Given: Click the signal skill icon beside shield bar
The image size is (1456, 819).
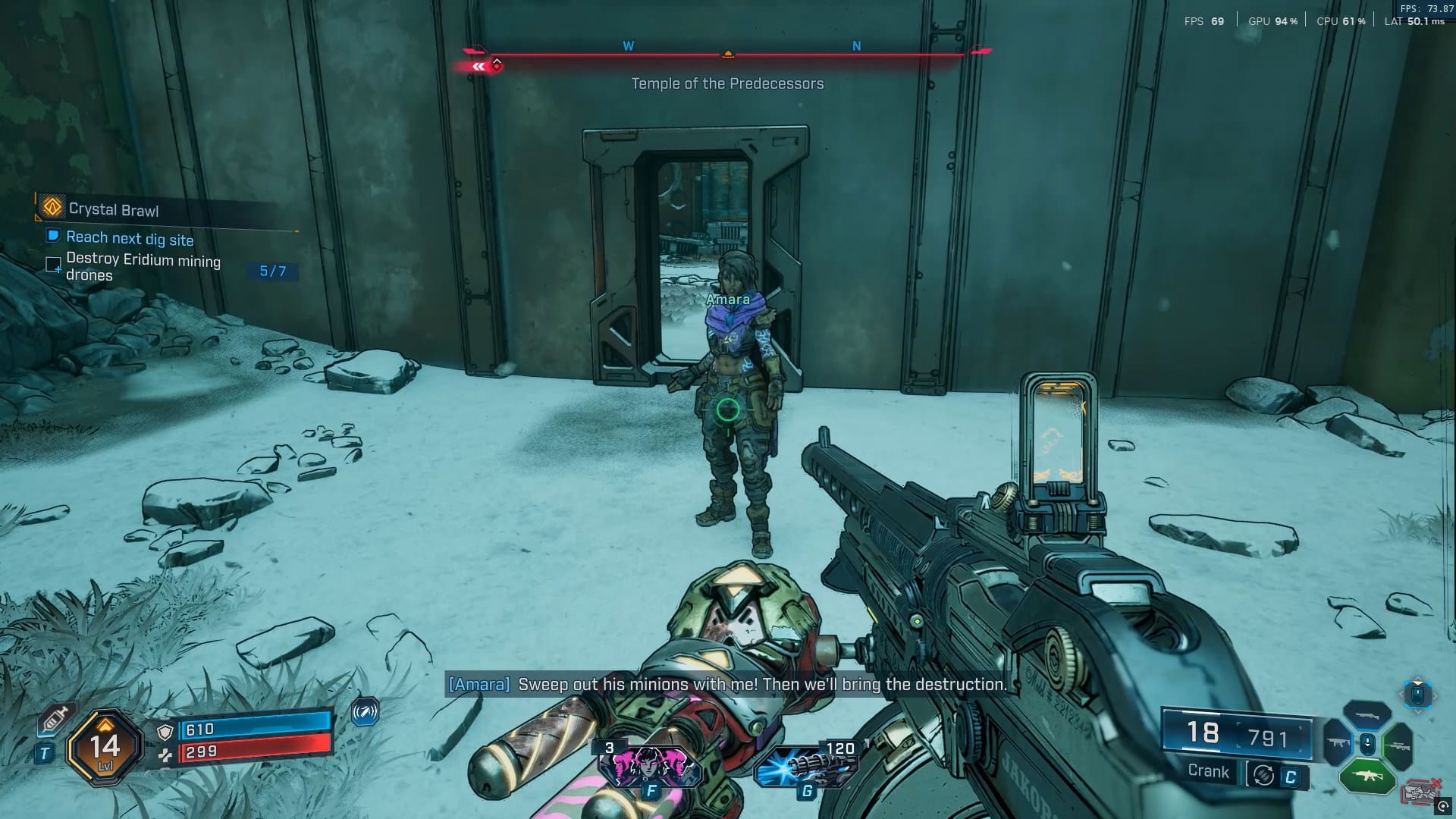Looking at the screenshot, I should pyautogui.click(x=365, y=712).
